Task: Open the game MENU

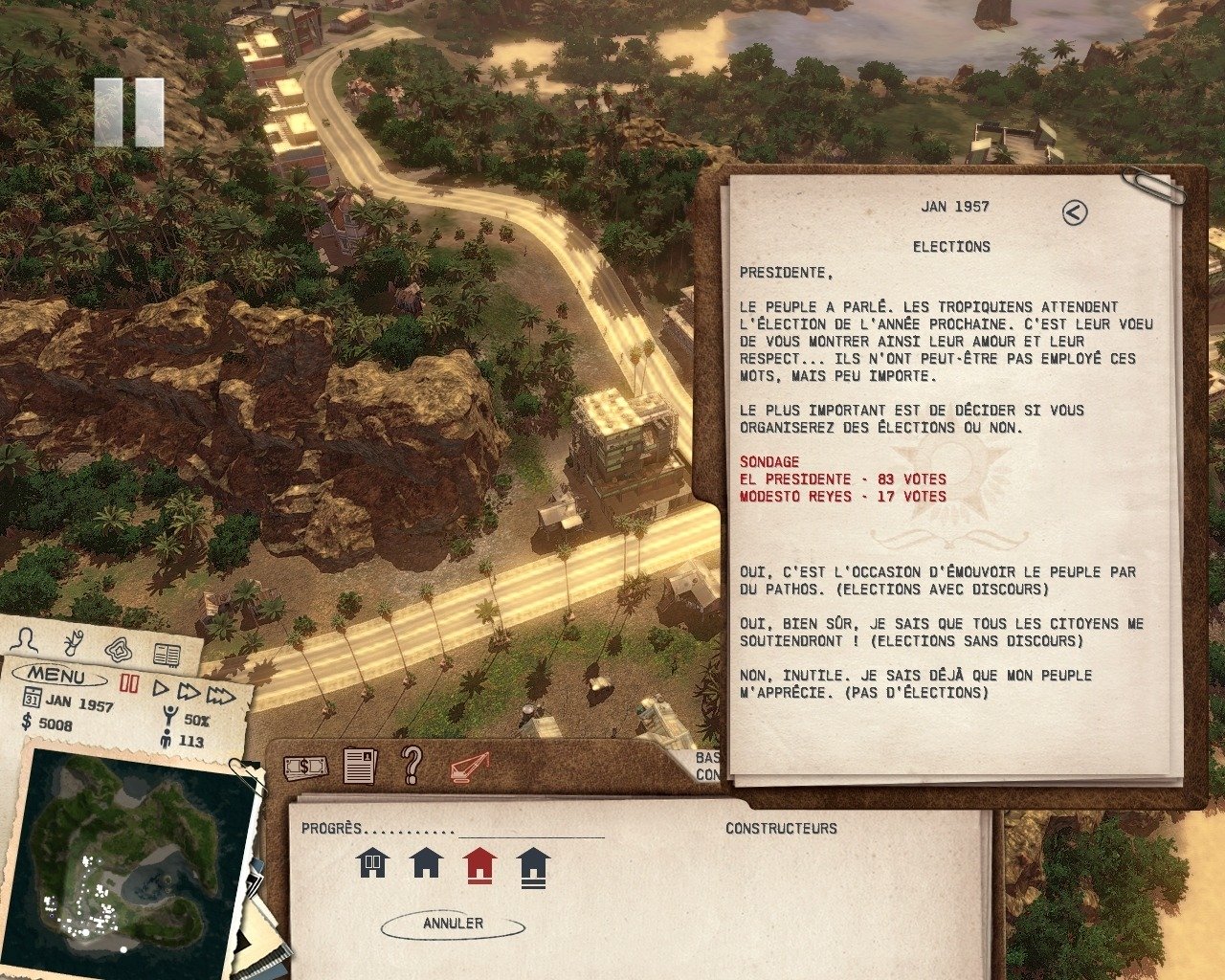Action: click(x=56, y=676)
